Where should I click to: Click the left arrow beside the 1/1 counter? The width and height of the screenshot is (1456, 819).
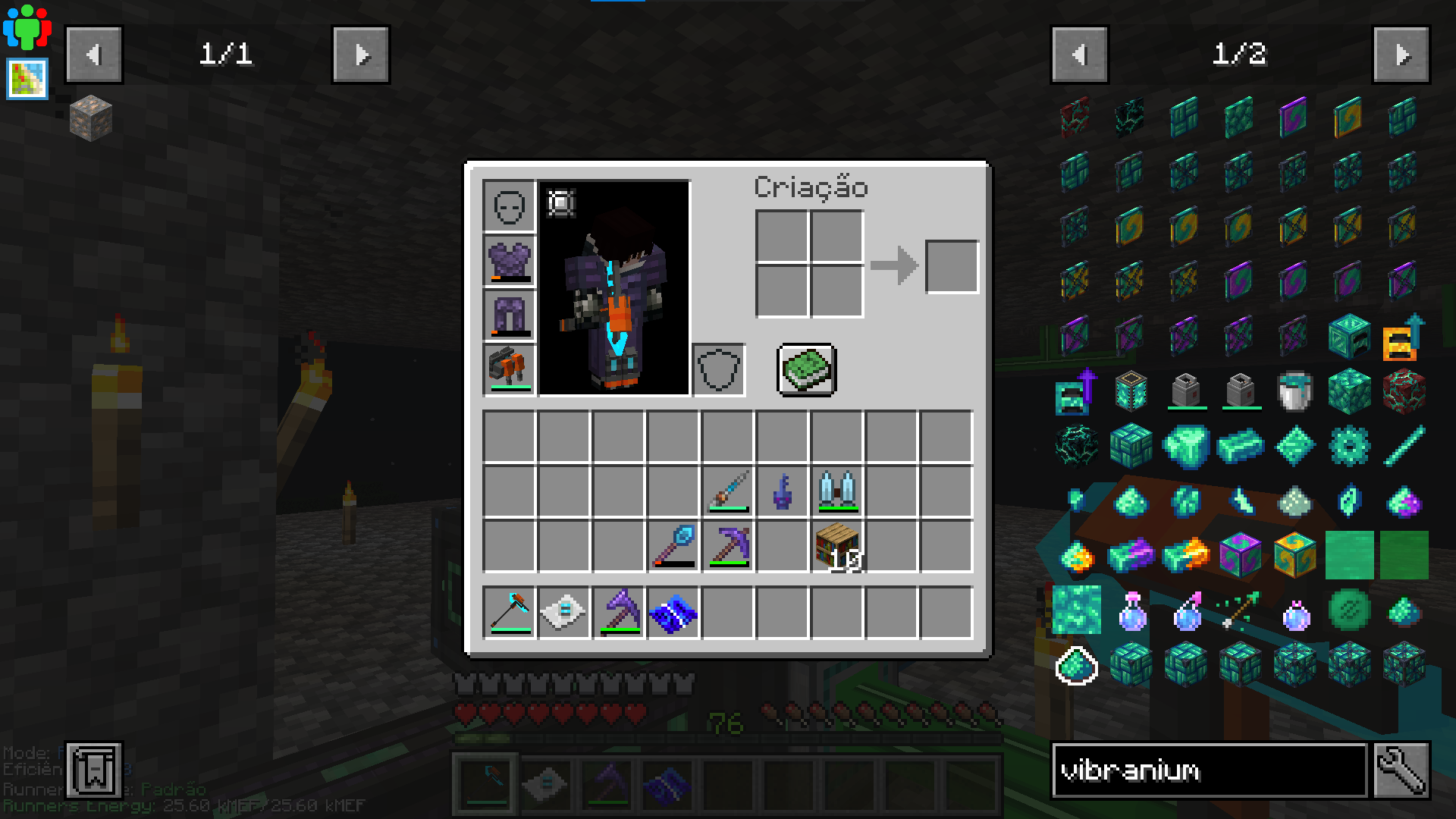[x=94, y=54]
